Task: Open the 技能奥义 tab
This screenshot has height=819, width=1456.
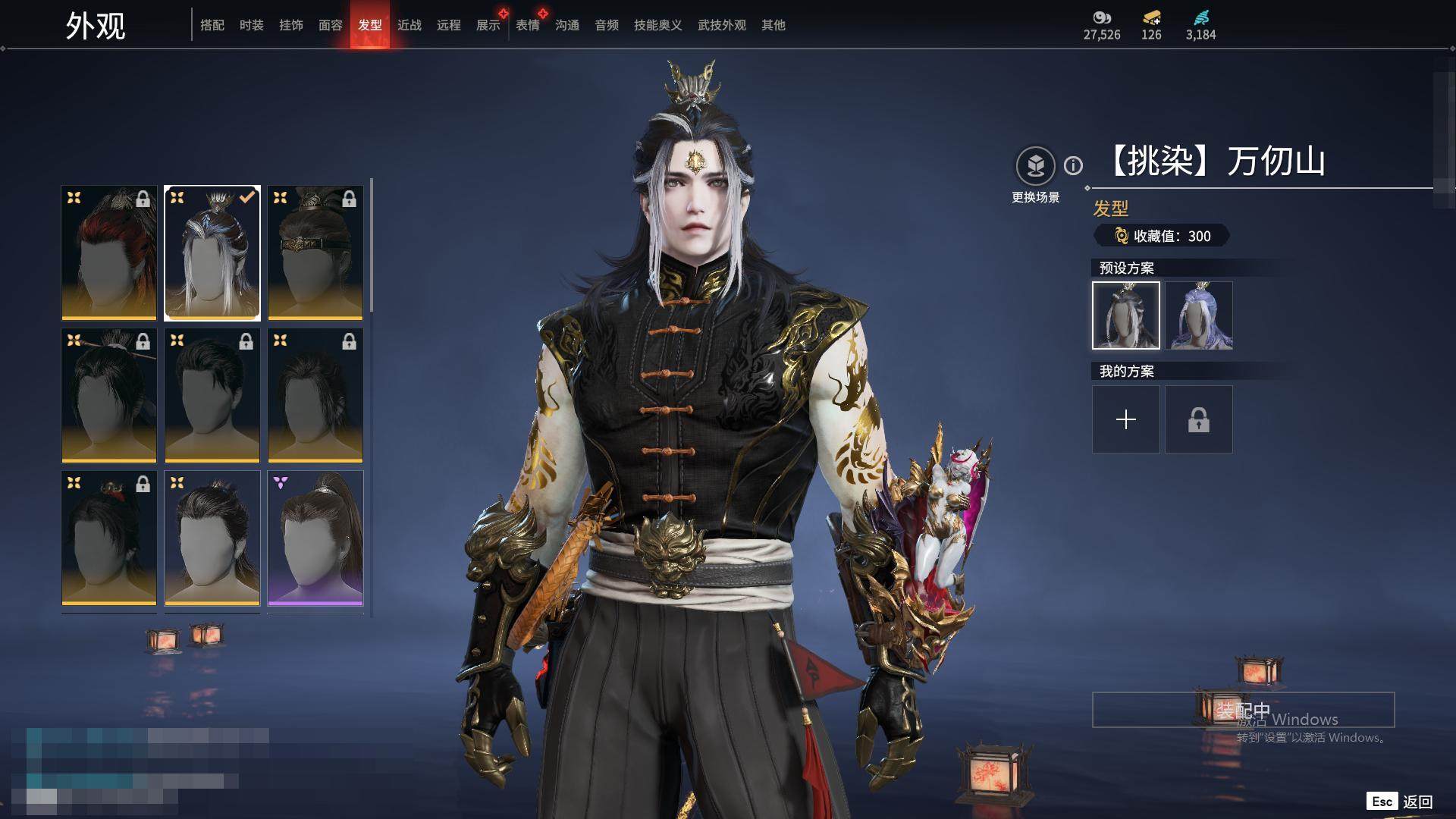Action: pyautogui.click(x=658, y=25)
